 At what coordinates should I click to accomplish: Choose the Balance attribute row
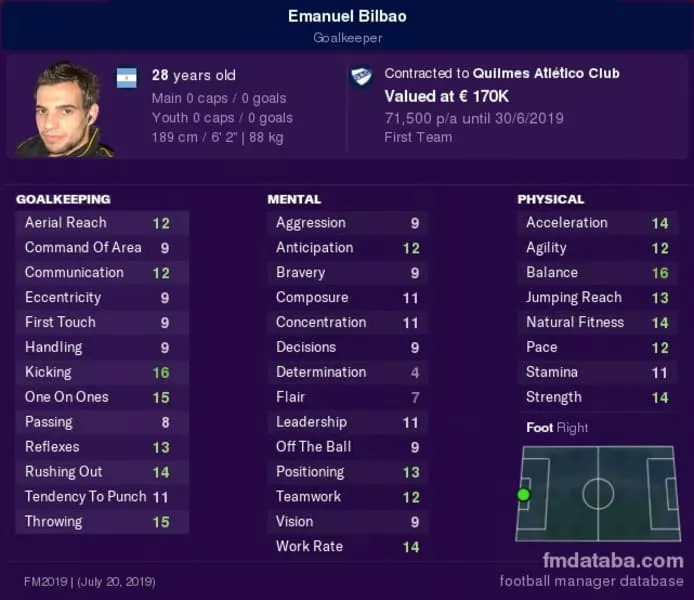point(598,272)
